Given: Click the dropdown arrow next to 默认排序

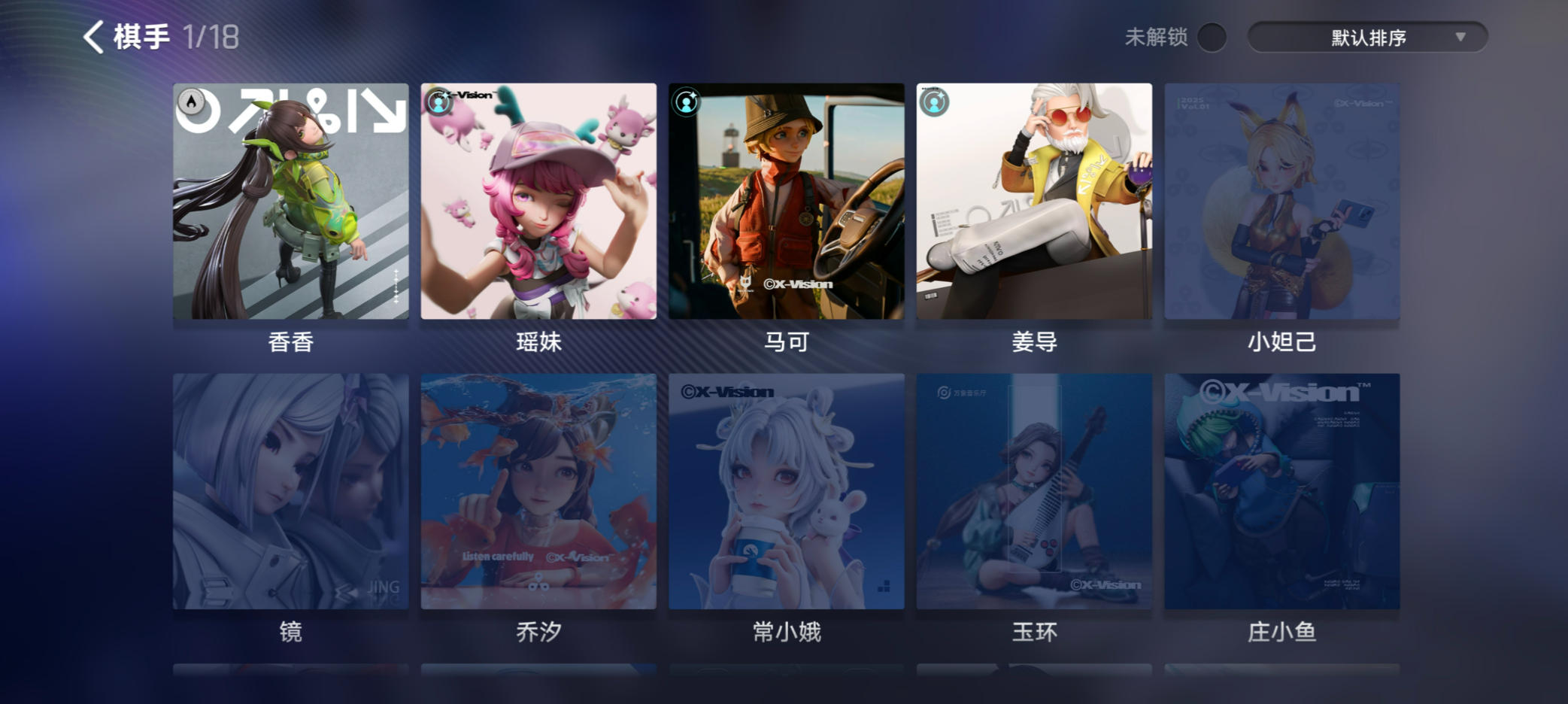Looking at the screenshot, I should (x=1462, y=35).
